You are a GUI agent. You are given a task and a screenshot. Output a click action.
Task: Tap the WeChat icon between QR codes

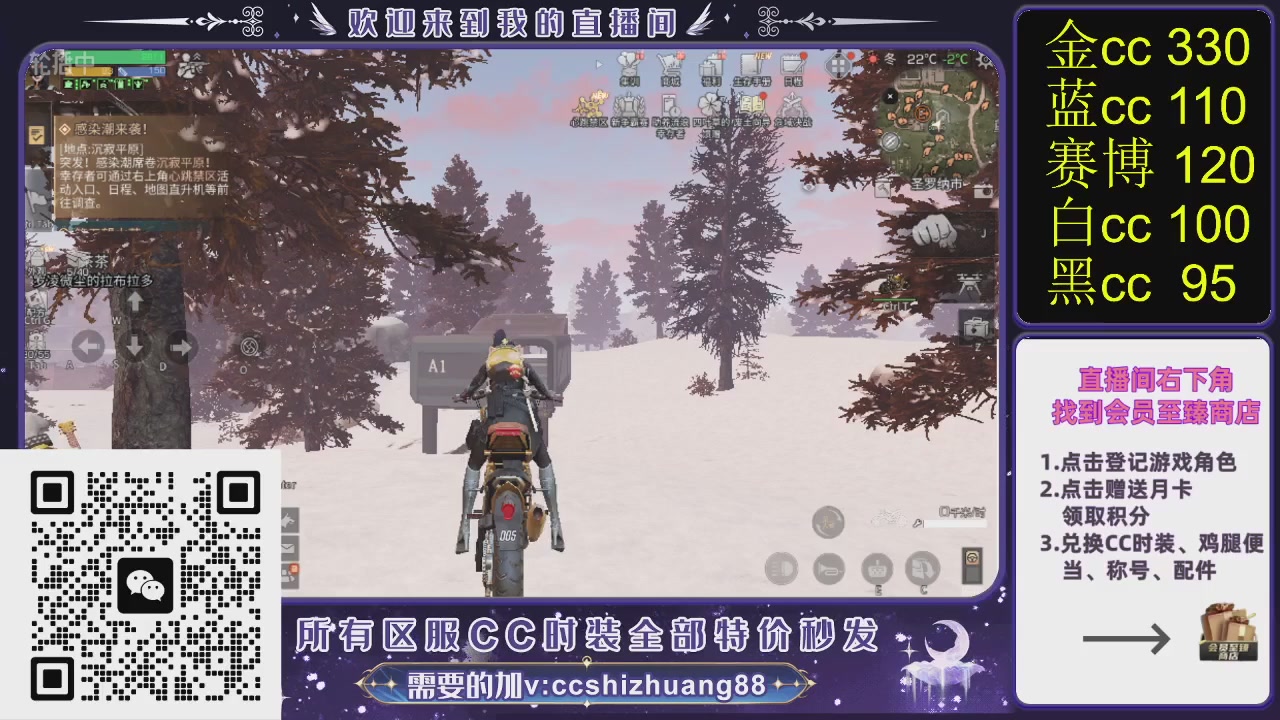[x=144, y=583]
